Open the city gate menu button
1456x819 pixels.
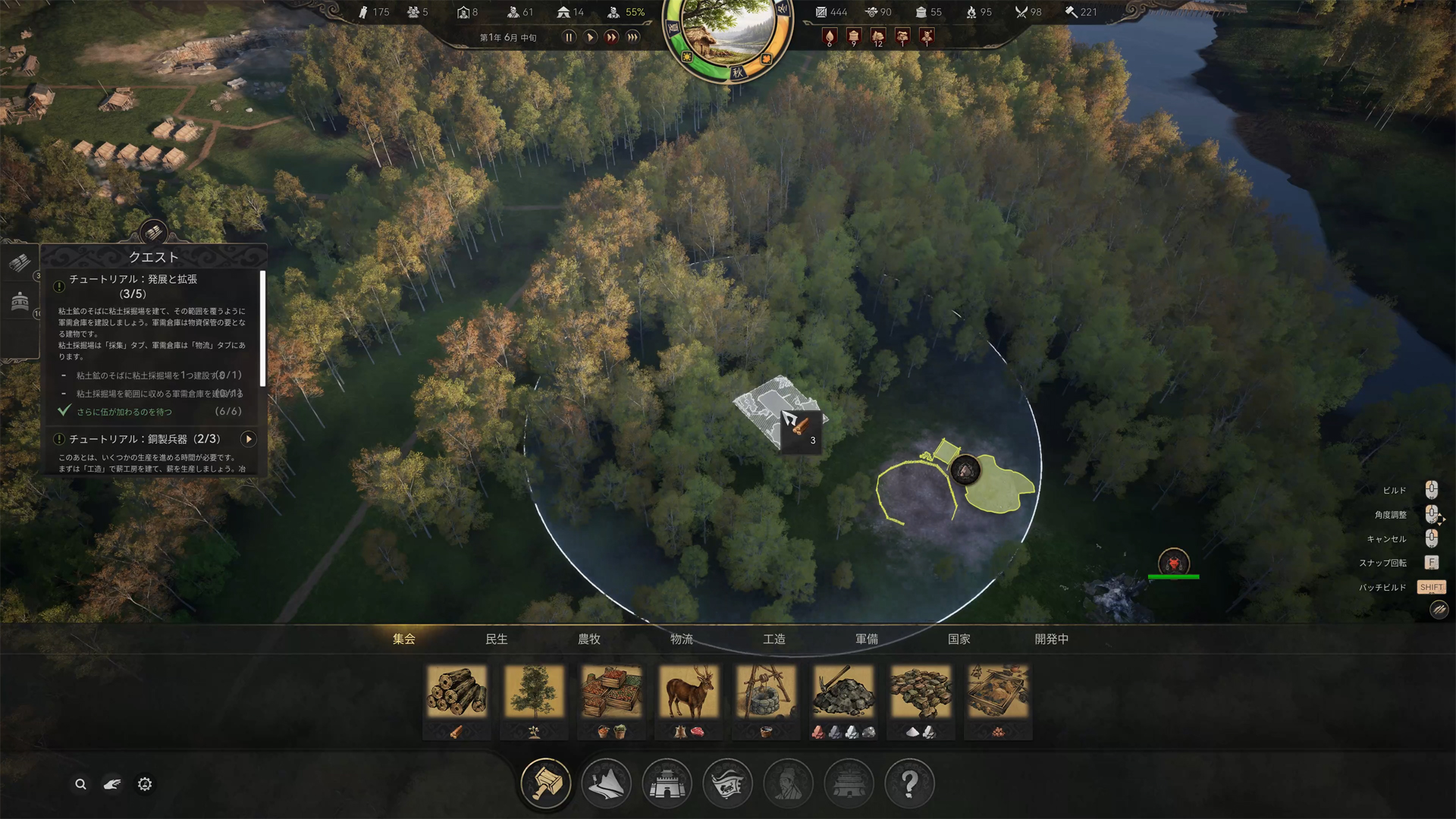[x=667, y=783]
